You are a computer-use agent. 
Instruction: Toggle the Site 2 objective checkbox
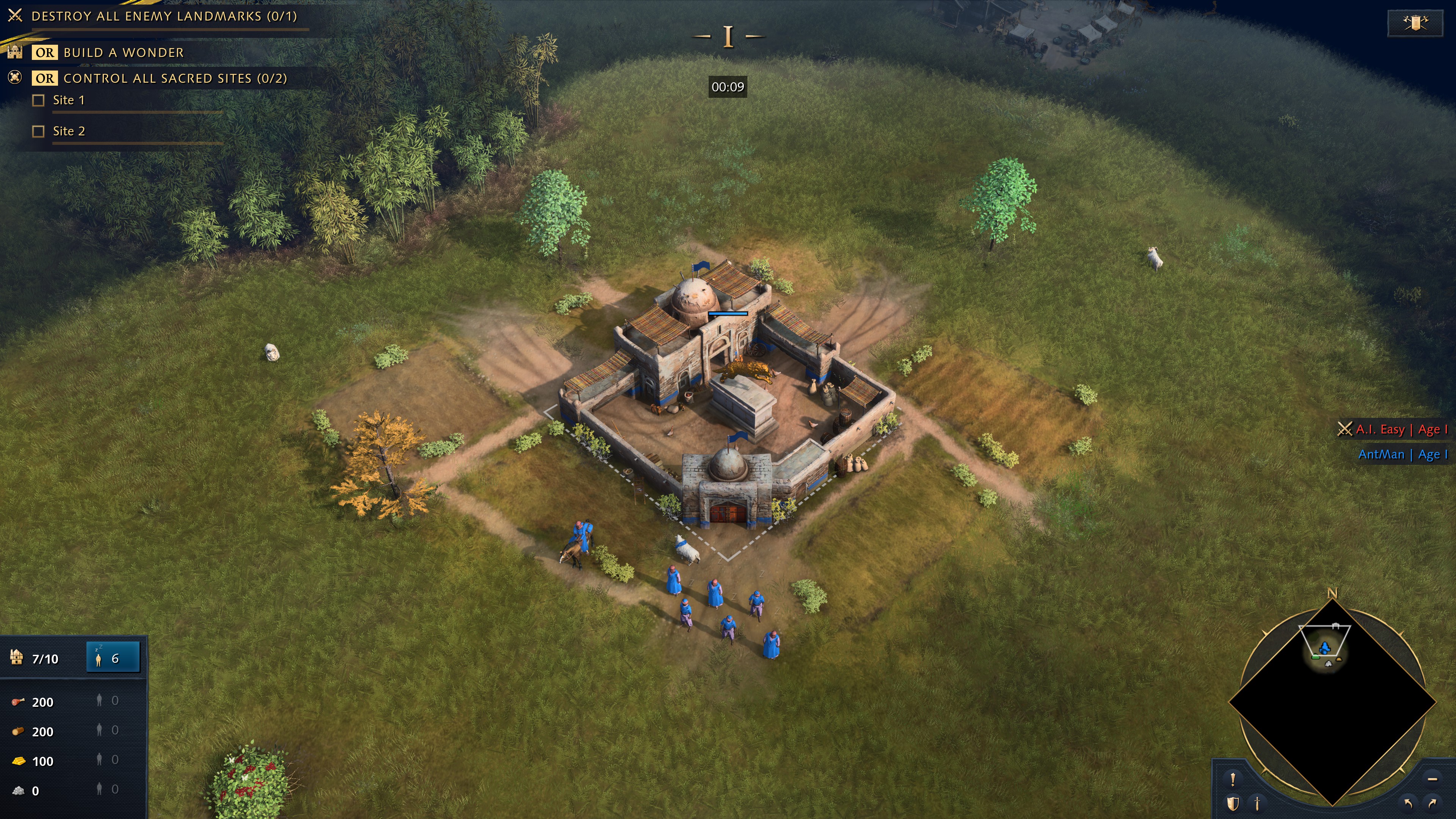(38, 132)
